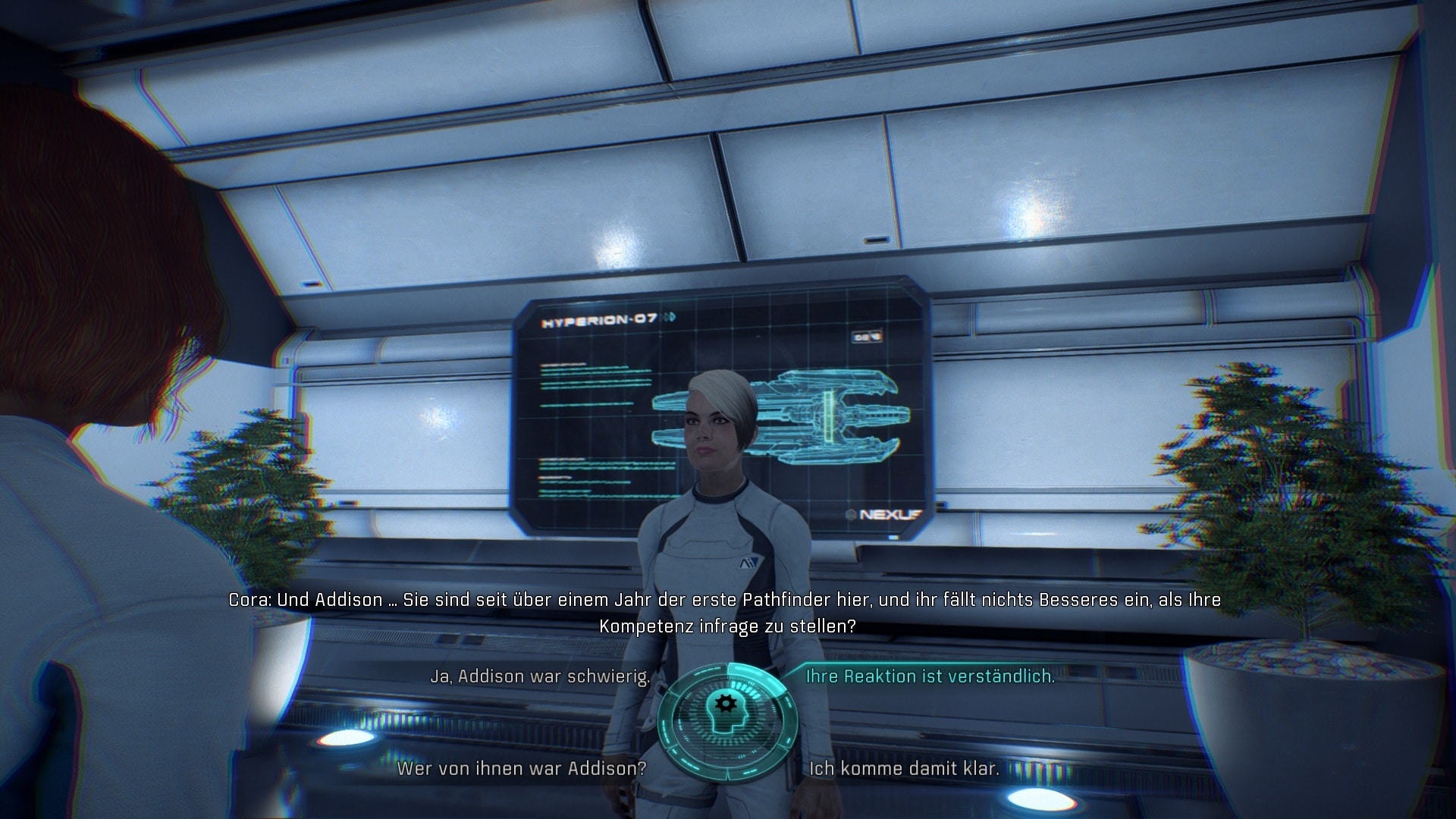This screenshot has height=819, width=1456.
Task: Select "Ihre Reaktion ist verständlich." response
Action: 930,676
